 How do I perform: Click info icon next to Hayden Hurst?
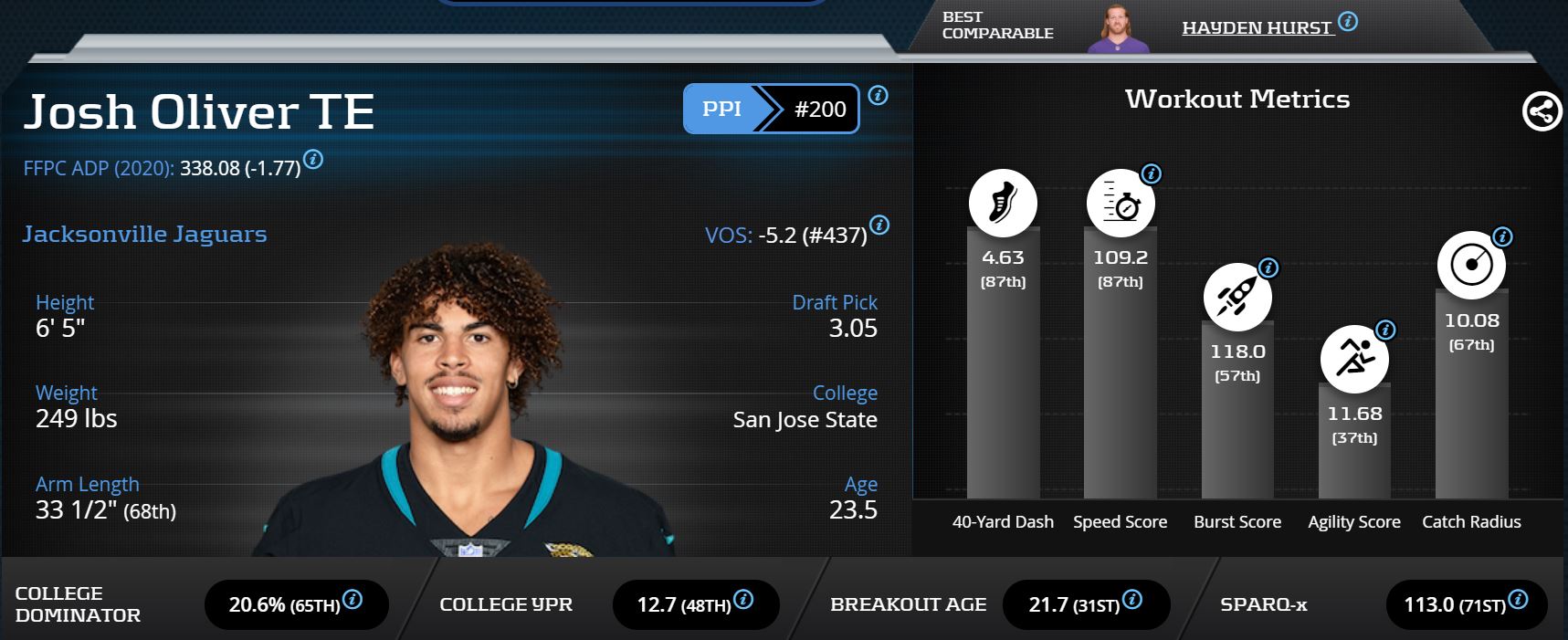[x=1348, y=22]
